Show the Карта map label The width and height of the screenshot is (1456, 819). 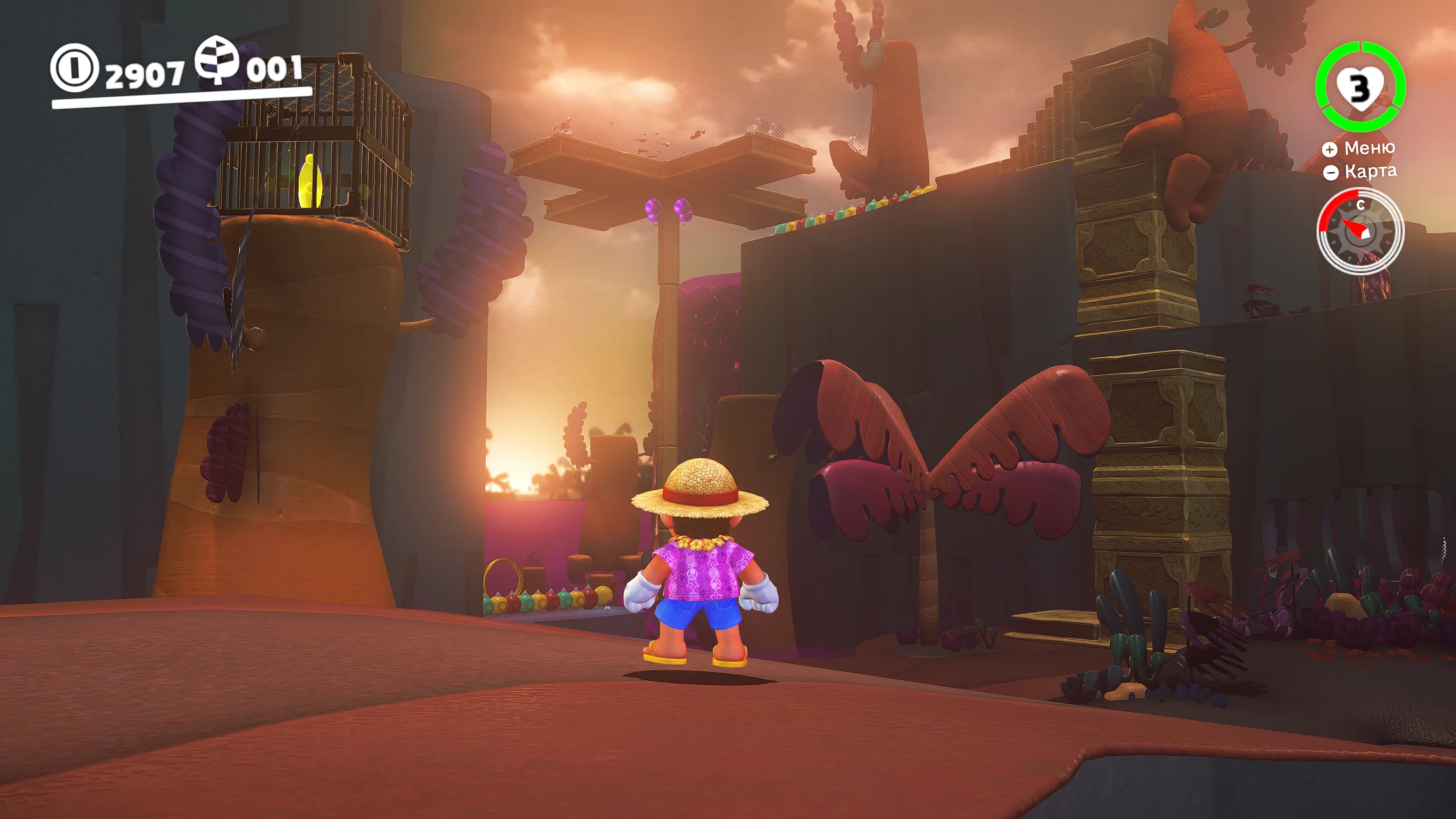coord(1370,171)
